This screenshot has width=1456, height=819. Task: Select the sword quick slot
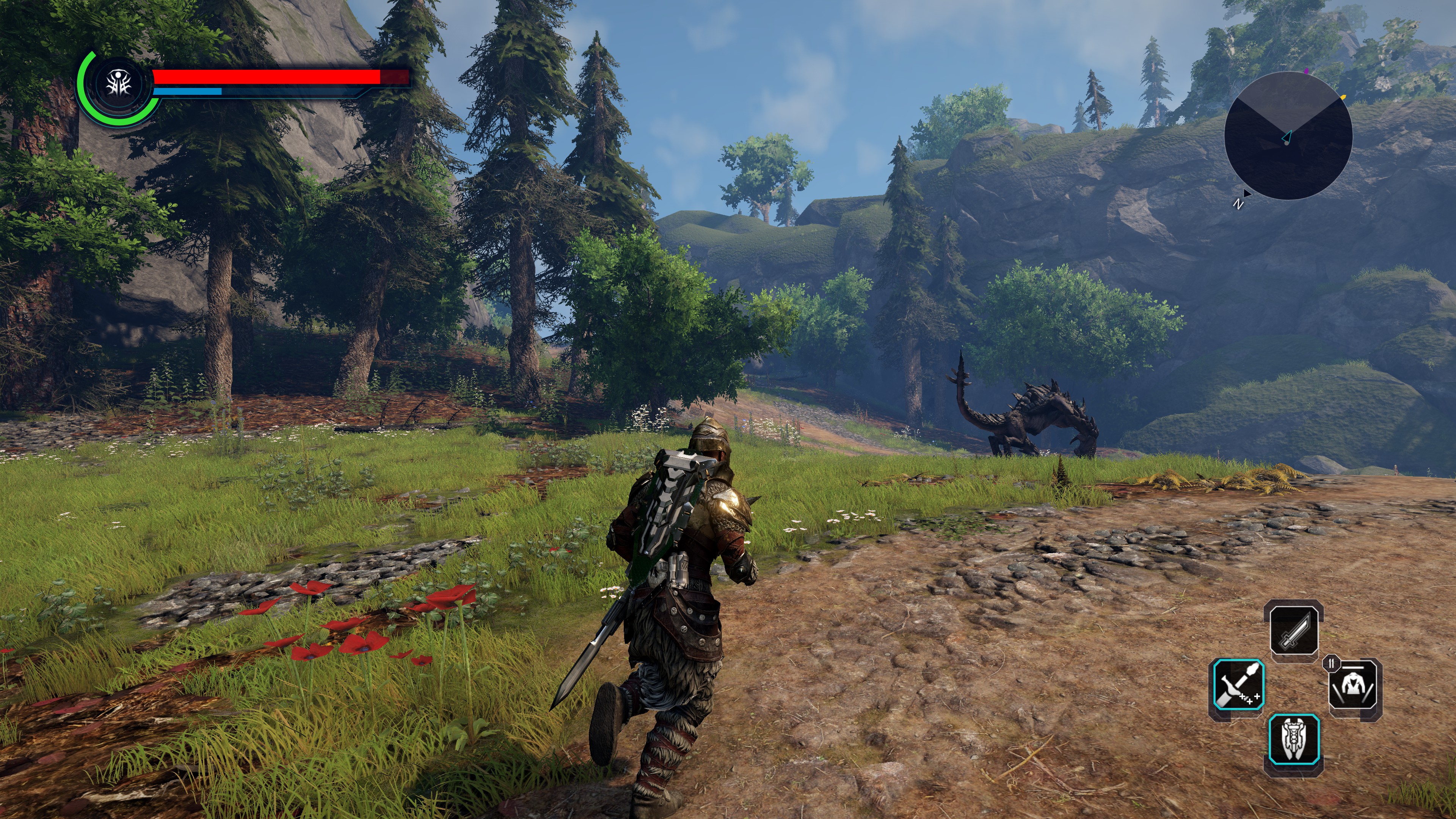1294,630
